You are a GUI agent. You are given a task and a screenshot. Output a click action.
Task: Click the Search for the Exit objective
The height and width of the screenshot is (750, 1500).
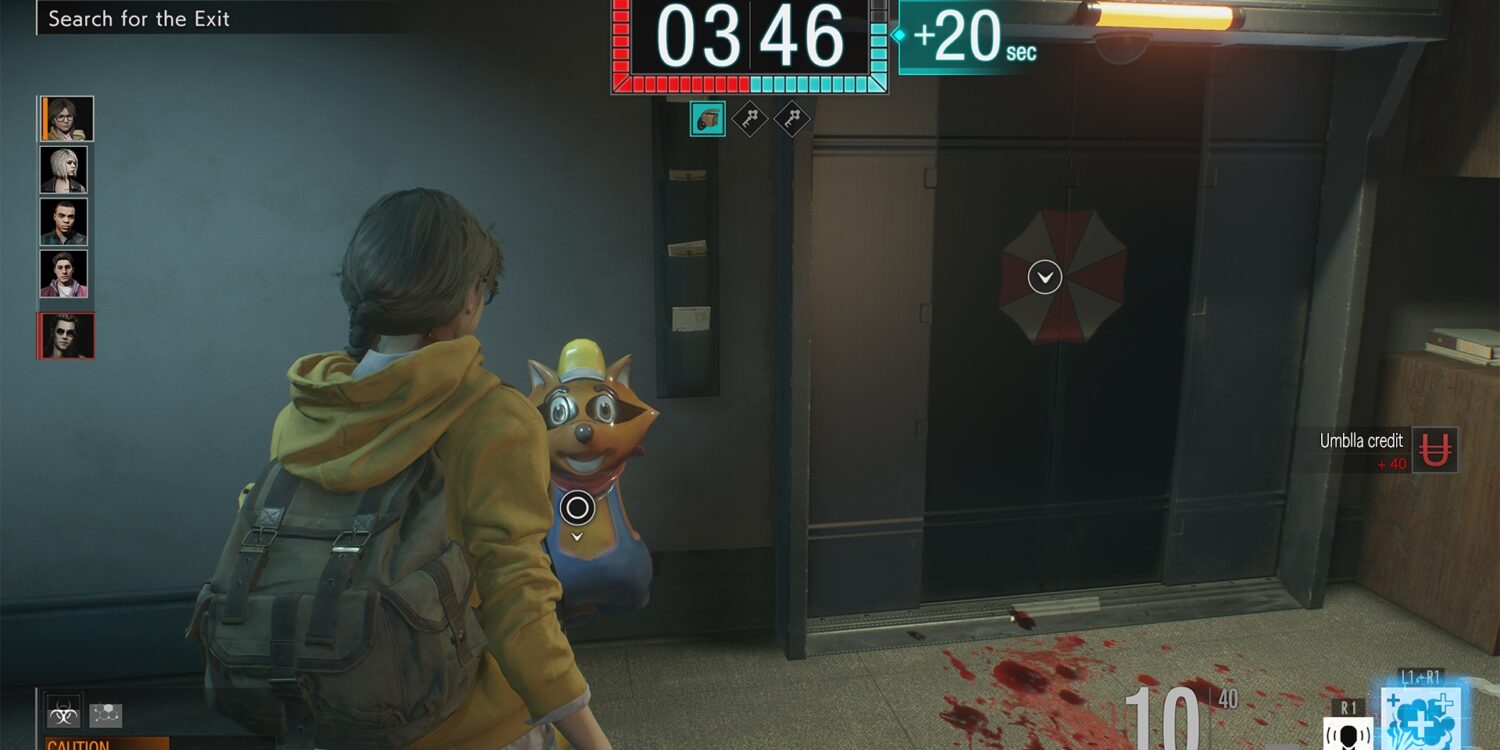click(x=139, y=18)
